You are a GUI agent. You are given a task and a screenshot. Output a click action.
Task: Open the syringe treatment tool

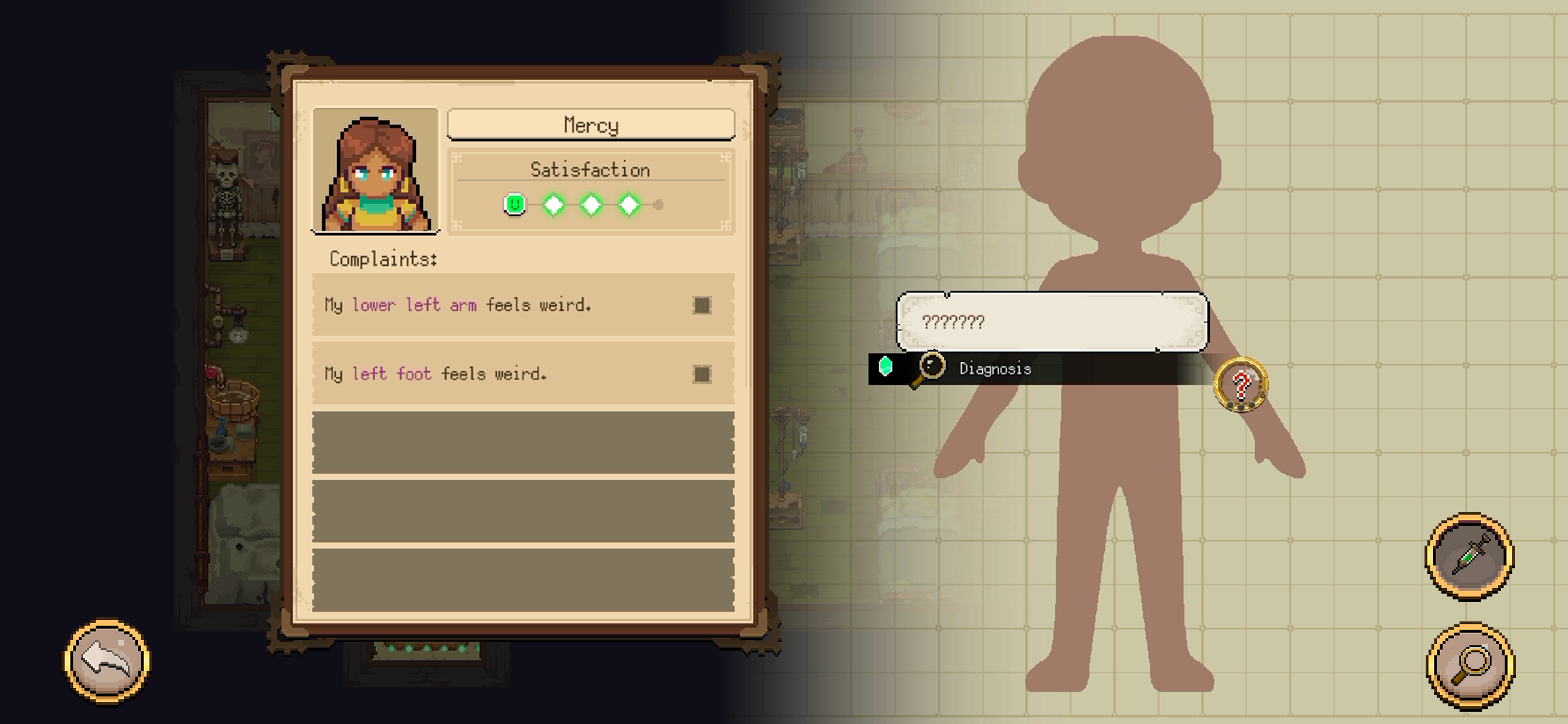1469,556
